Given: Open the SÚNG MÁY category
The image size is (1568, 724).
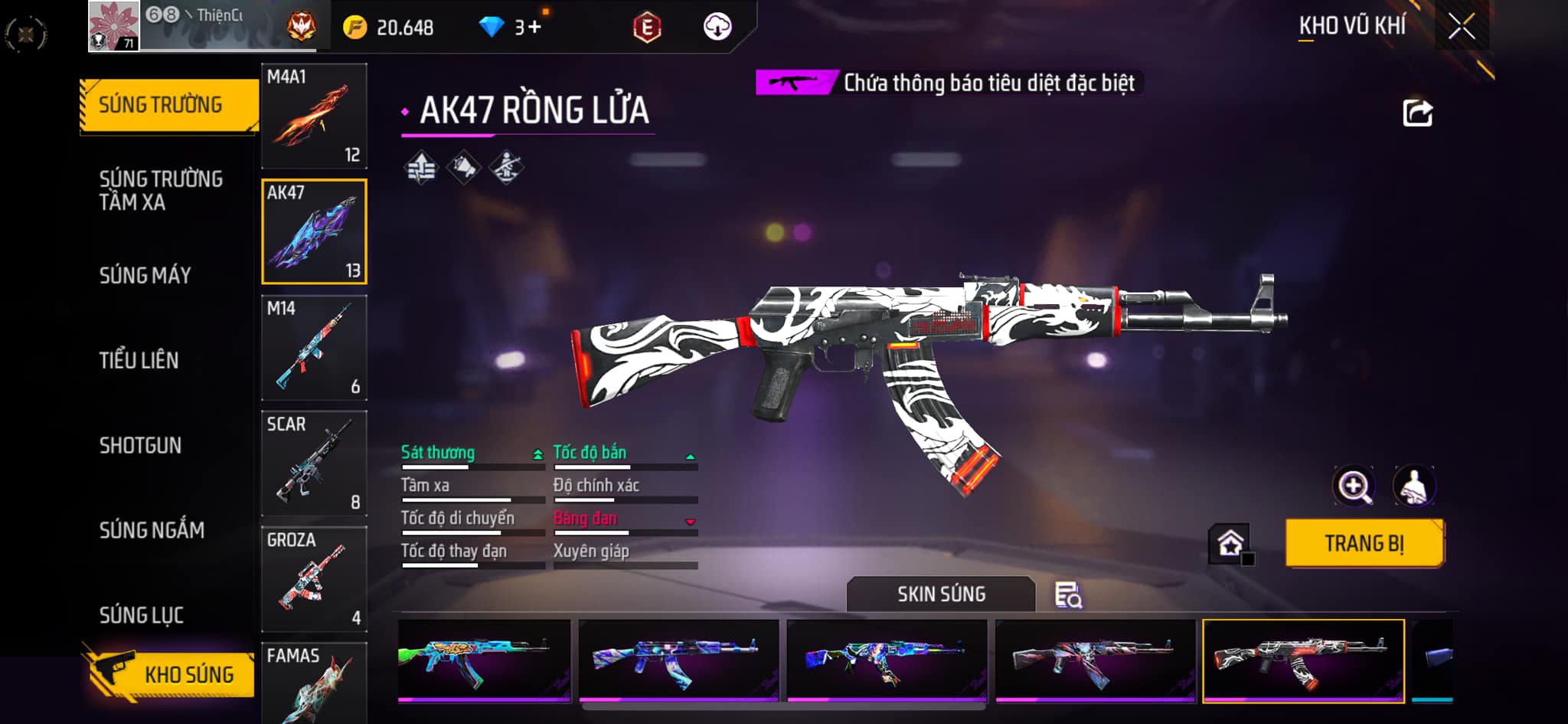Looking at the screenshot, I should click(145, 275).
